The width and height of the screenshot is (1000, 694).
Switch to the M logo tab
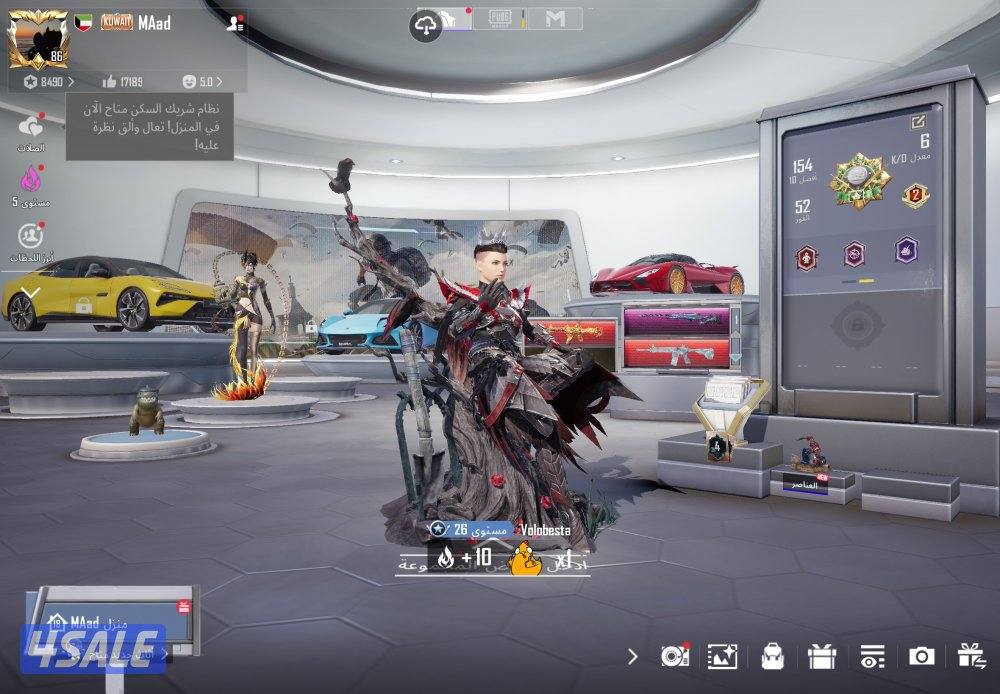tap(556, 18)
